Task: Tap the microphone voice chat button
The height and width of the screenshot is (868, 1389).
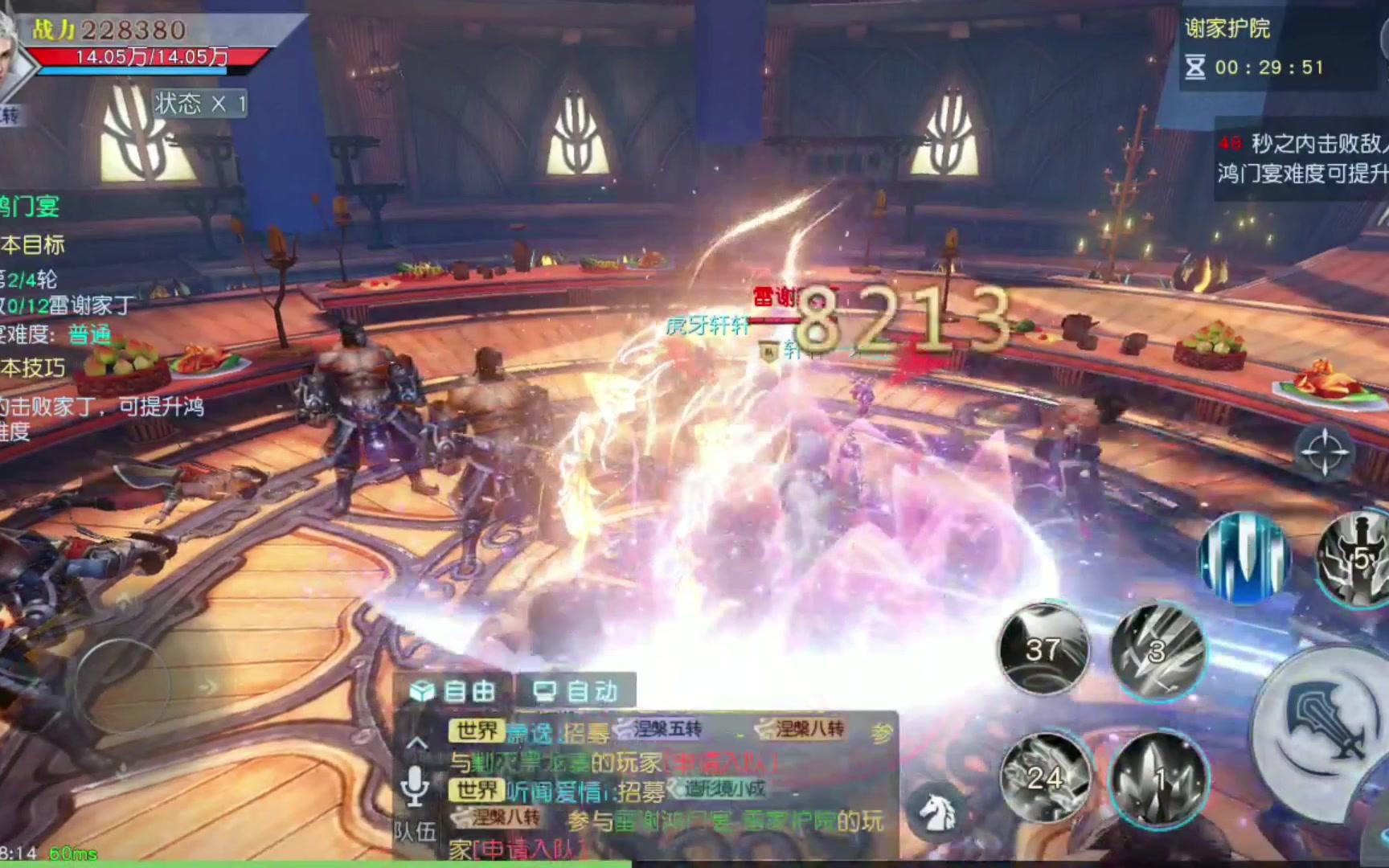Action: 415,785
